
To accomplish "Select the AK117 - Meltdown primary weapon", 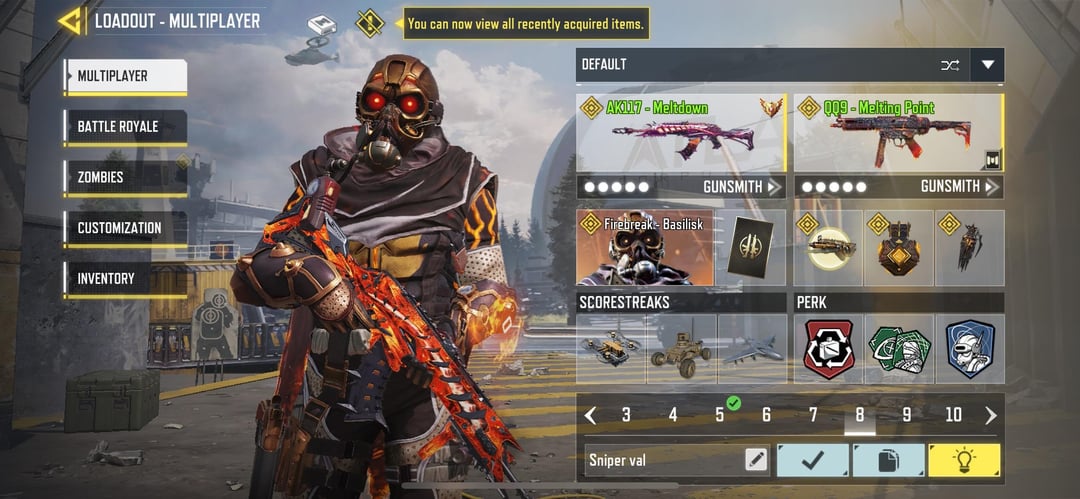I will click(681, 133).
